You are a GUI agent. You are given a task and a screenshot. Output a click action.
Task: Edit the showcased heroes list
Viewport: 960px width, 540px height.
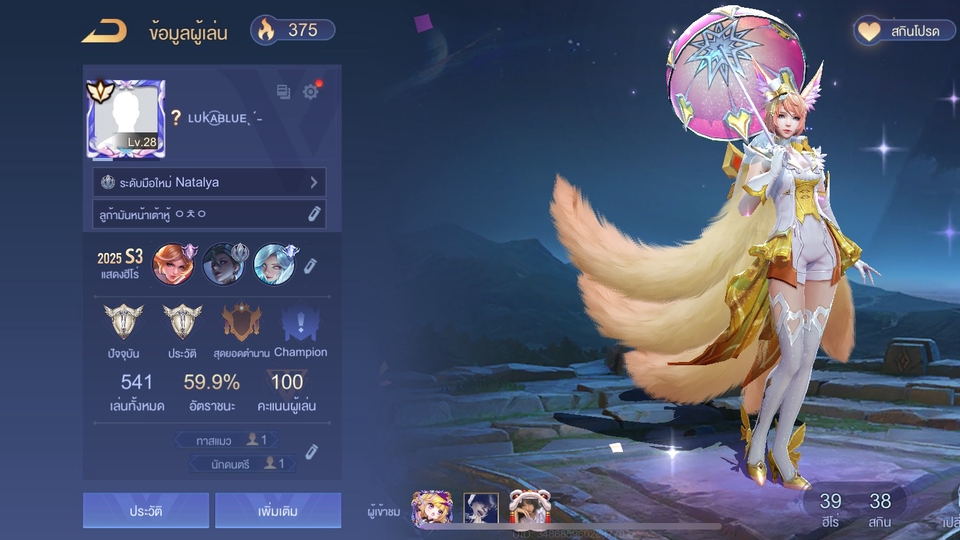click(310, 265)
